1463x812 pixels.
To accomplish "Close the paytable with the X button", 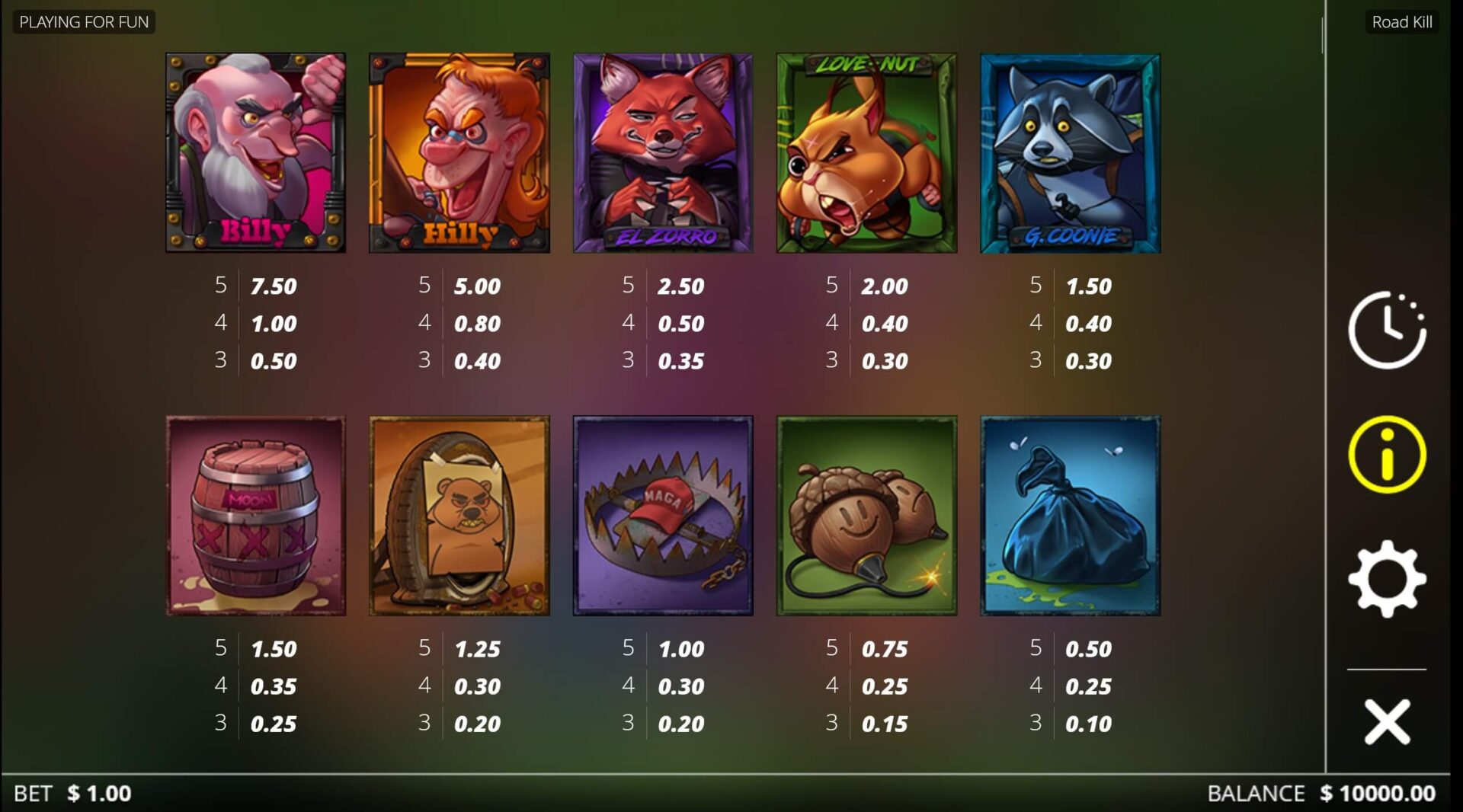I will (x=1387, y=721).
